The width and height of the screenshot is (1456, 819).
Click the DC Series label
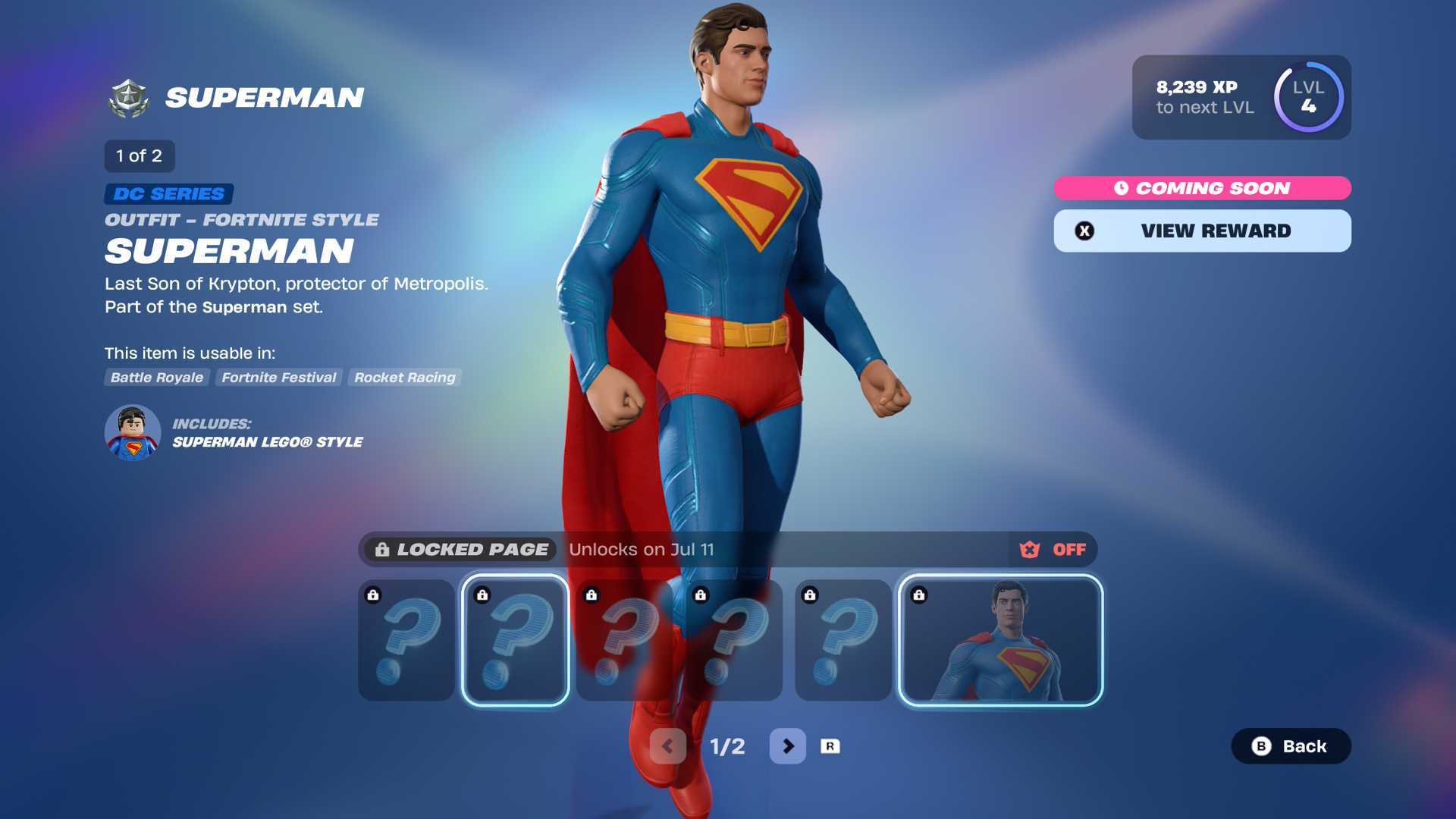tap(168, 194)
